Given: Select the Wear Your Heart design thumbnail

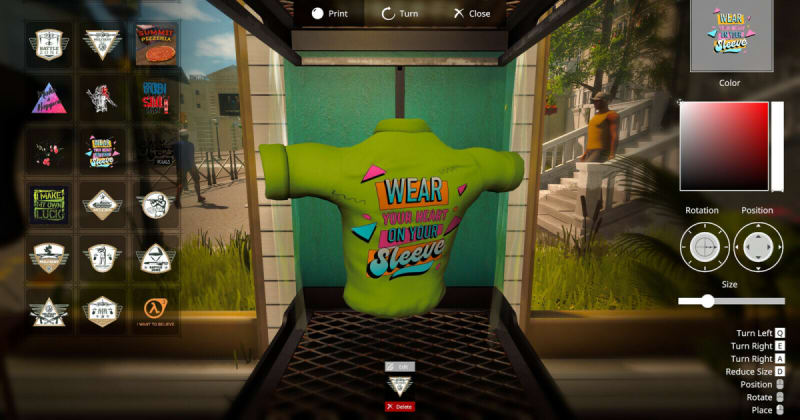Looking at the screenshot, I should (103, 151).
